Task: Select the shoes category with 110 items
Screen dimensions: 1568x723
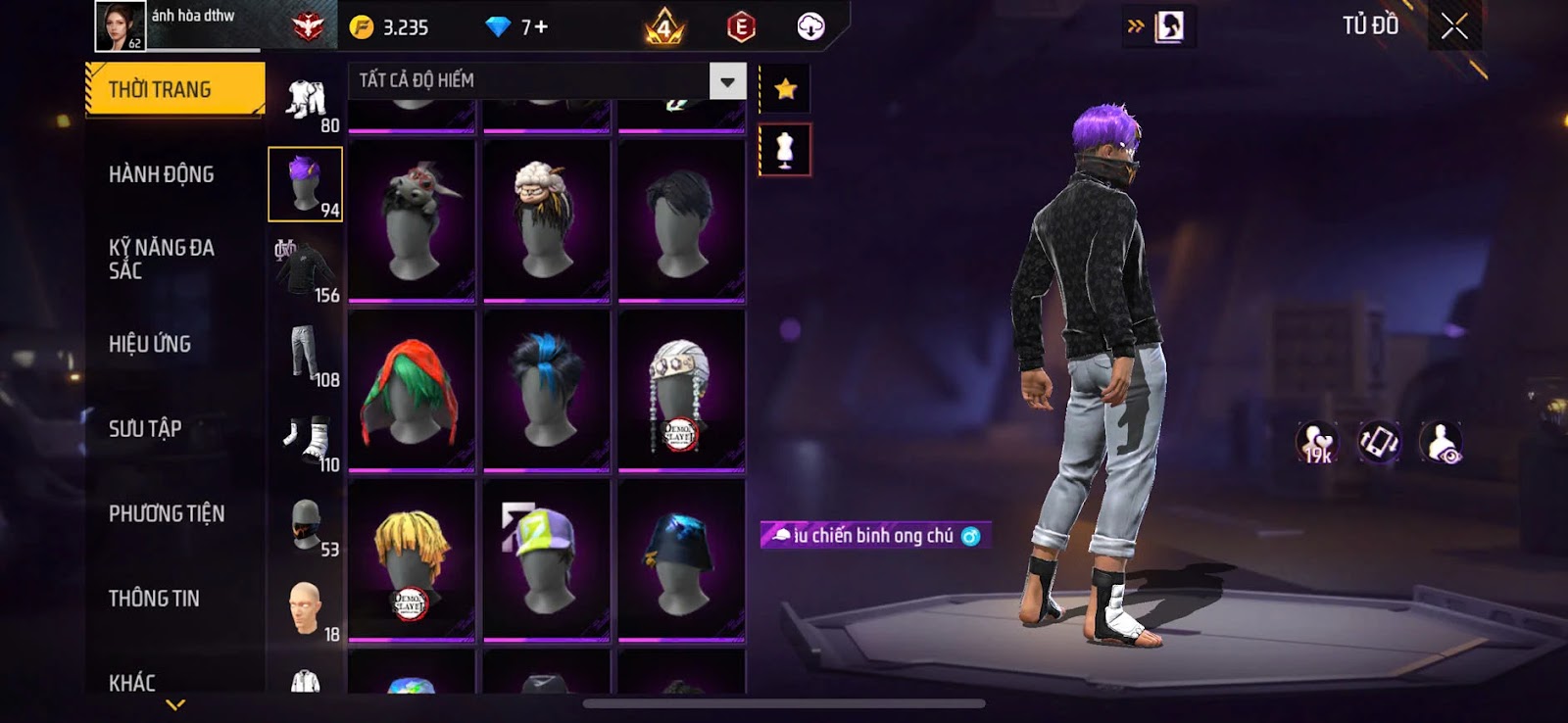Action: [306, 440]
